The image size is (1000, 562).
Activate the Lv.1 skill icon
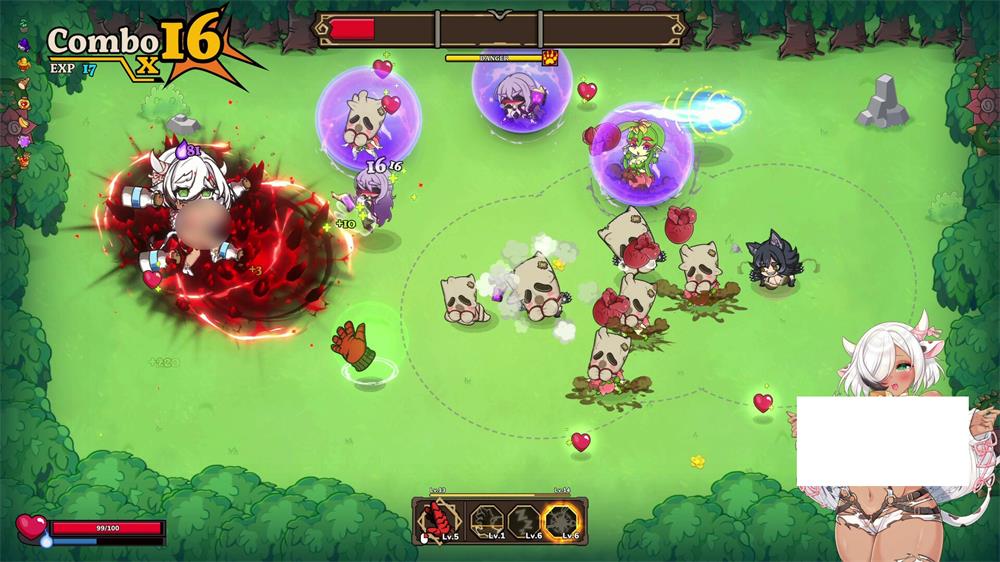(x=486, y=520)
